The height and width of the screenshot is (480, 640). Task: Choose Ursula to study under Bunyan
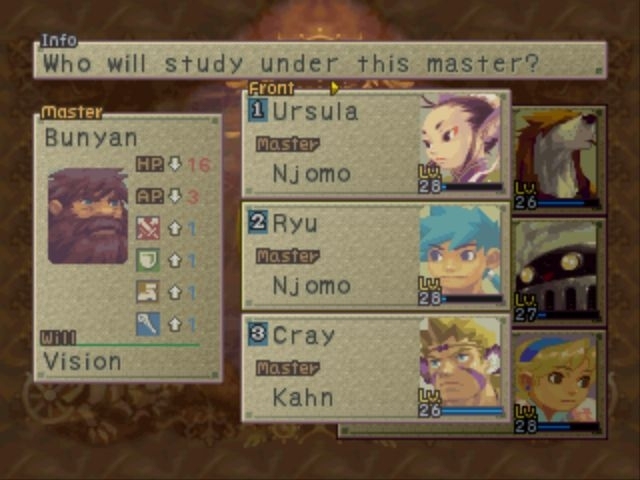(x=375, y=144)
